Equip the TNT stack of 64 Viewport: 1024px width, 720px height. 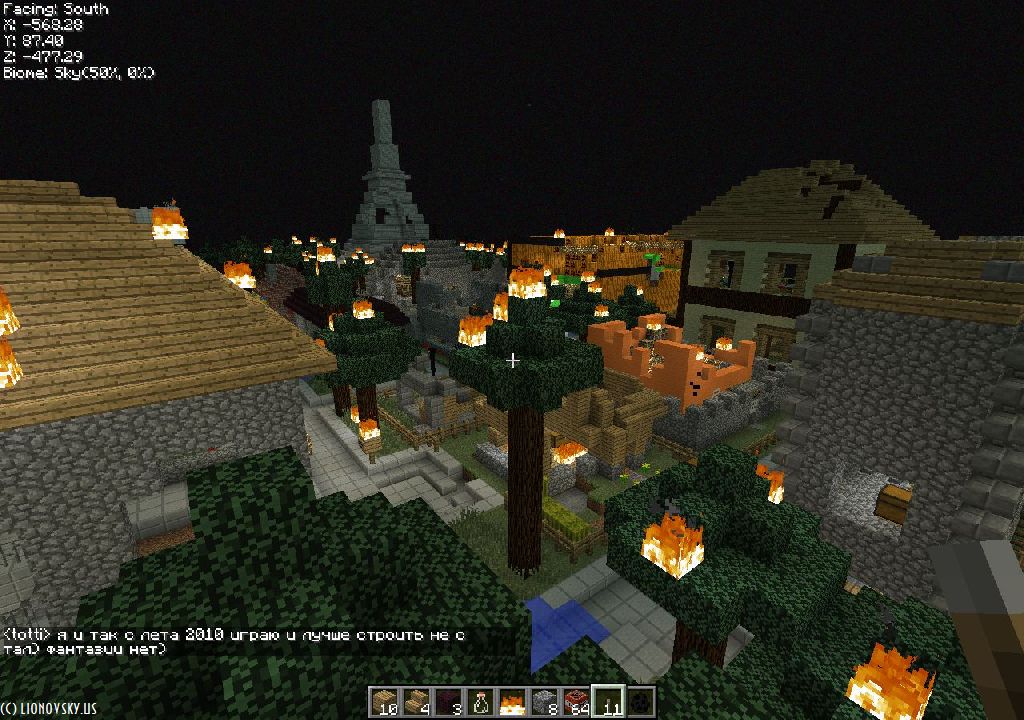coord(576,702)
